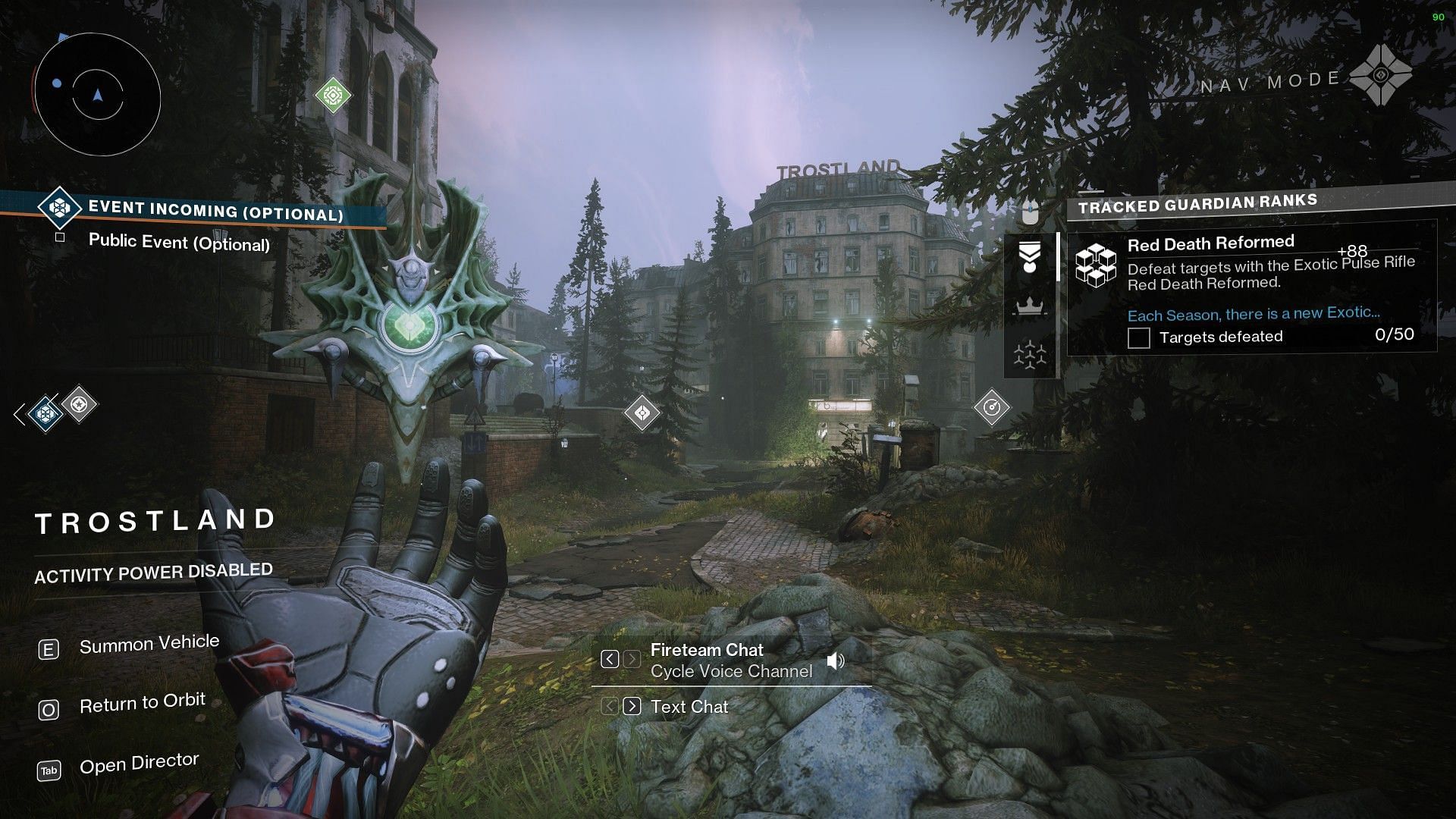Viewport: 1456px width, 819px height.
Task: Select the compass waypoint marker near the trees
Action: pyautogui.click(x=991, y=408)
